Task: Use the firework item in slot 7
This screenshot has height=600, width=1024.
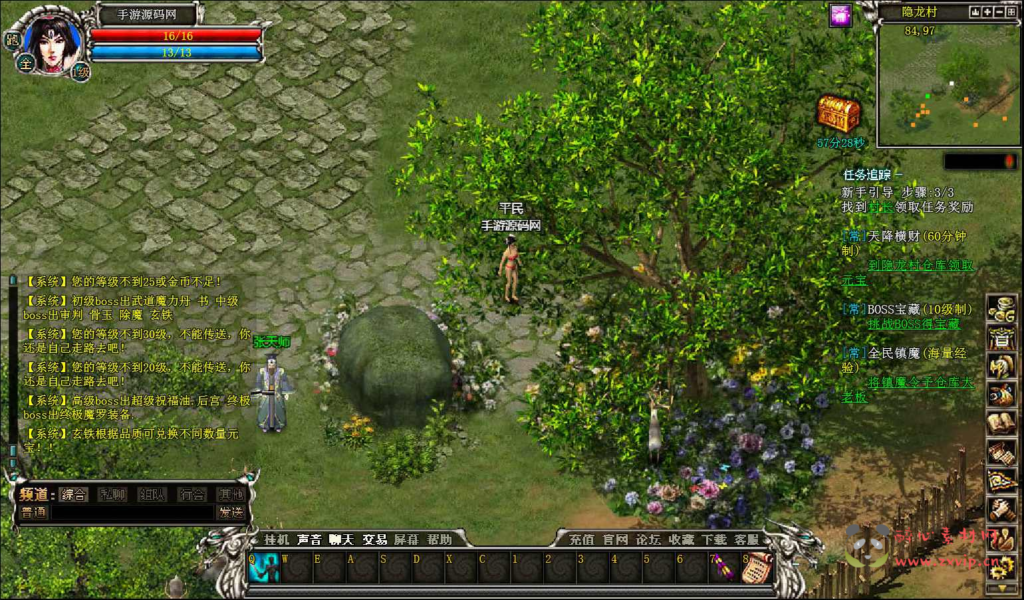Action: [x=722, y=568]
